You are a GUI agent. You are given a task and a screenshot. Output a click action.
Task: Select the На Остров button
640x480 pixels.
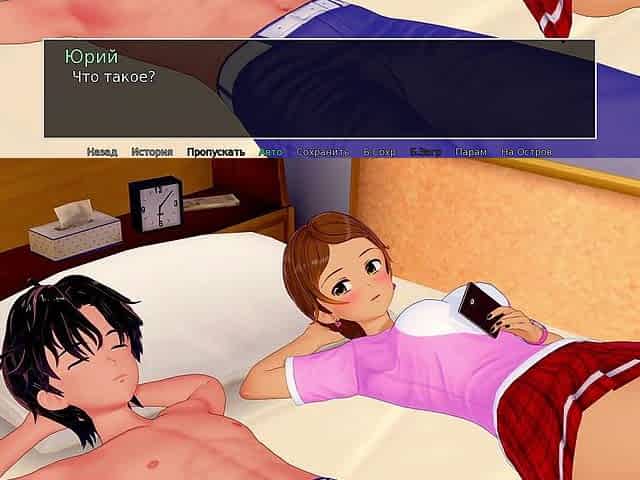click(526, 152)
